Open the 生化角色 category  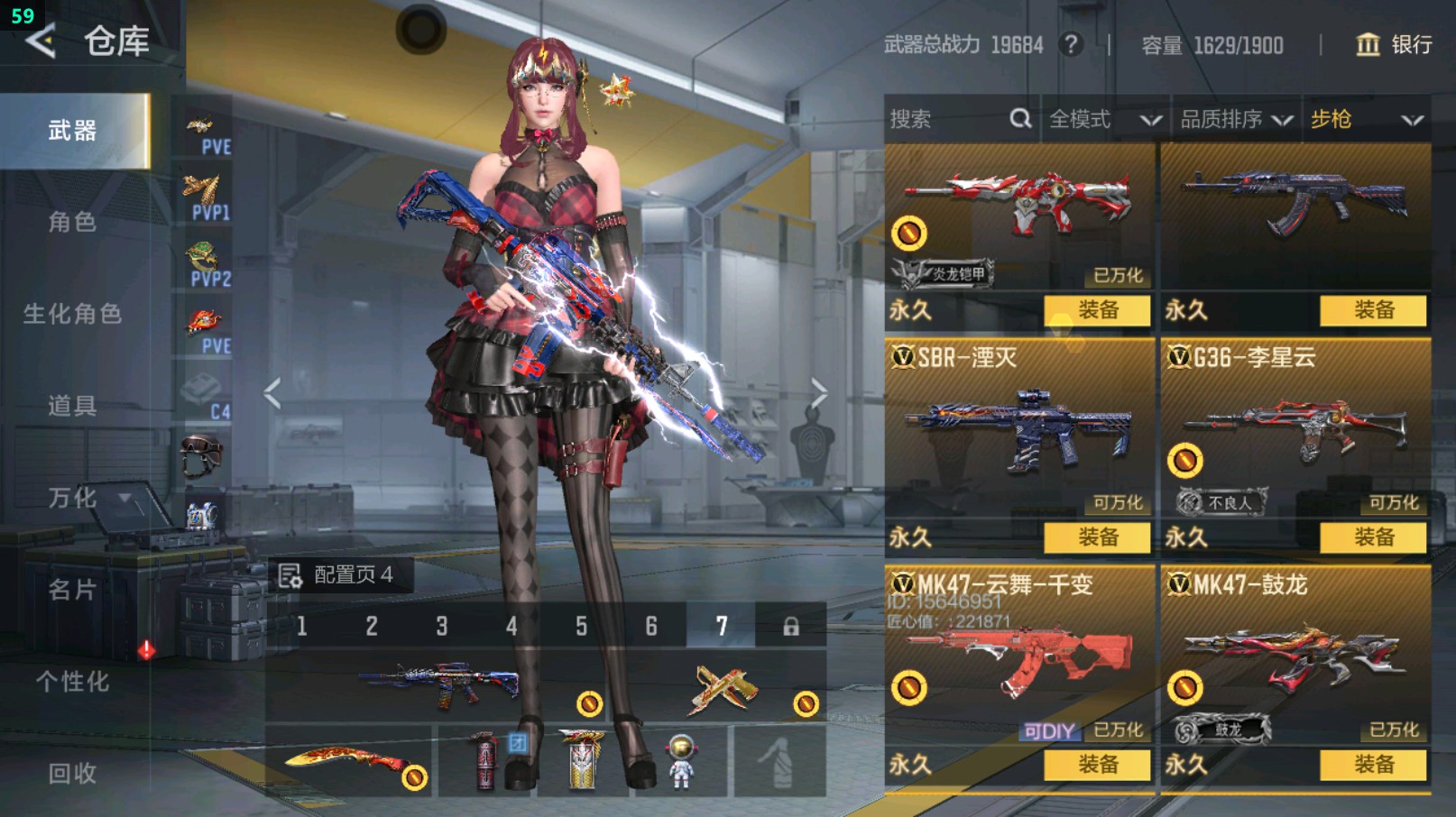tap(72, 314)
